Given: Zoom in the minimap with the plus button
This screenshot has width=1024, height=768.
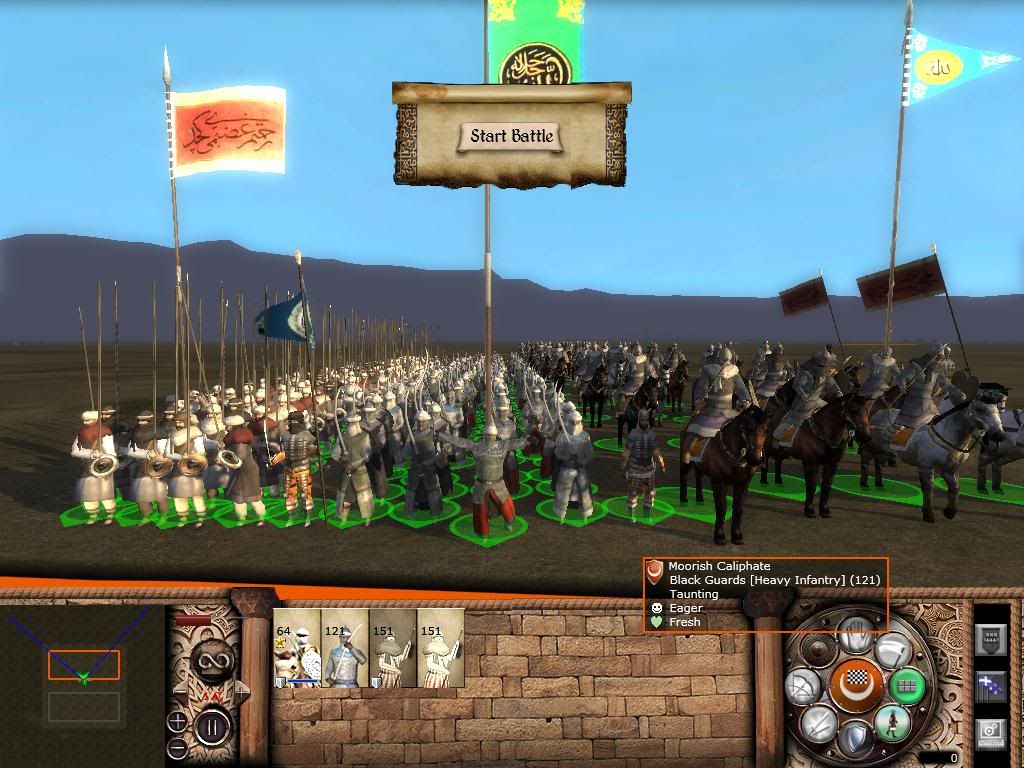Looking at the screenshot, I should click(x=177, y=721).
